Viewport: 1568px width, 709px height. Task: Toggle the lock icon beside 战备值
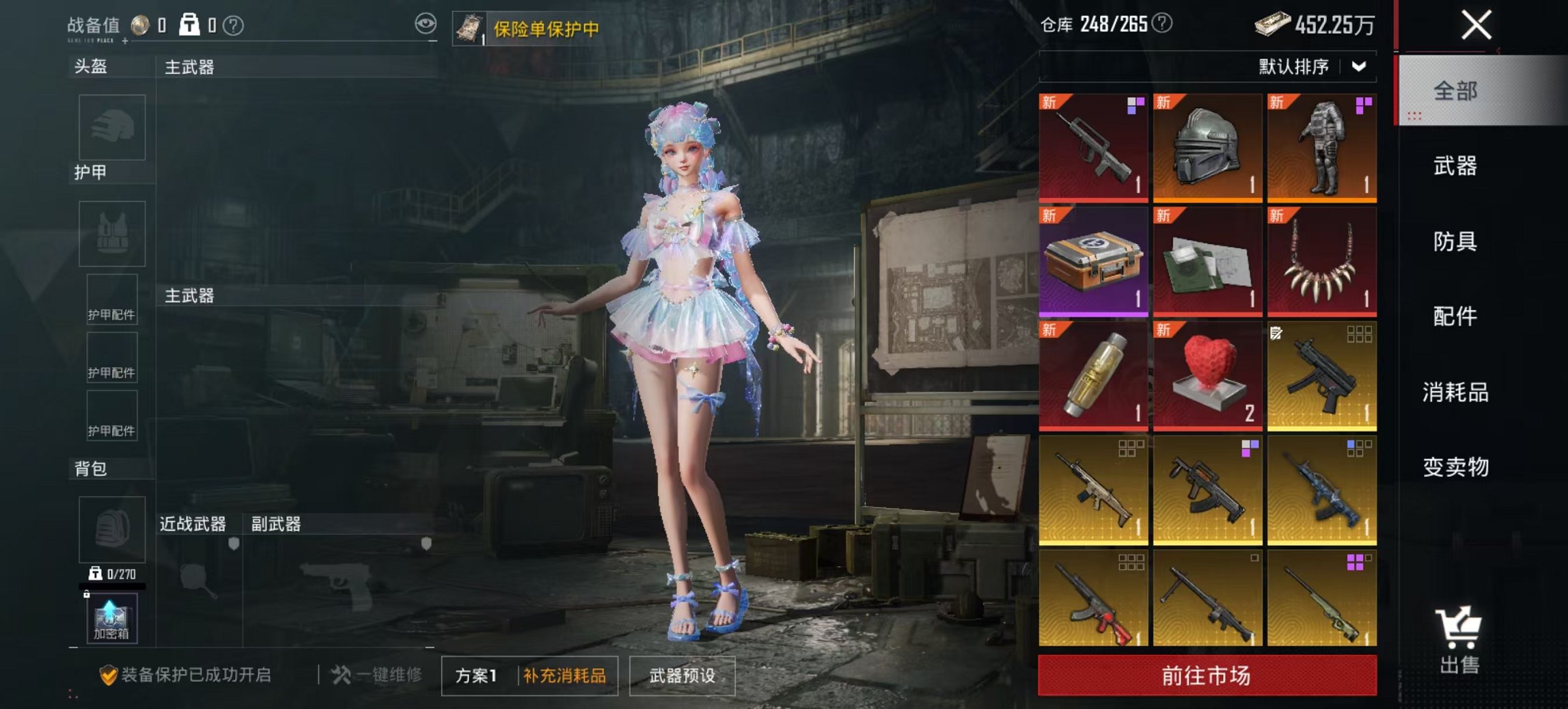189,25
